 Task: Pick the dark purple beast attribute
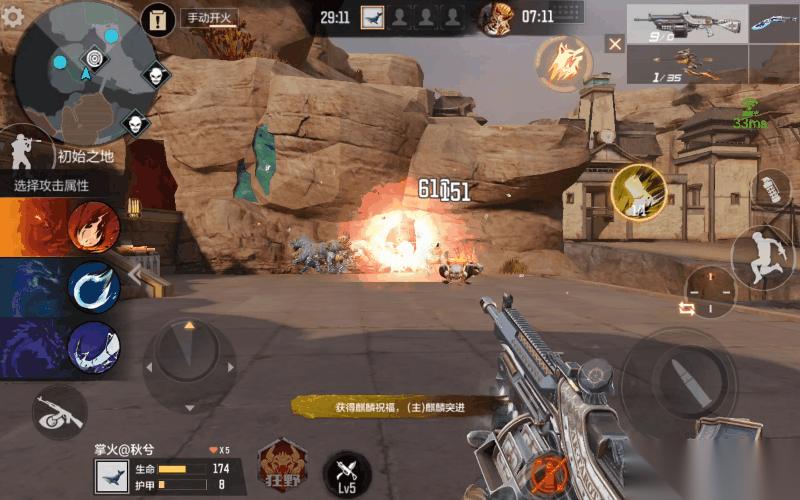(94, 349)
